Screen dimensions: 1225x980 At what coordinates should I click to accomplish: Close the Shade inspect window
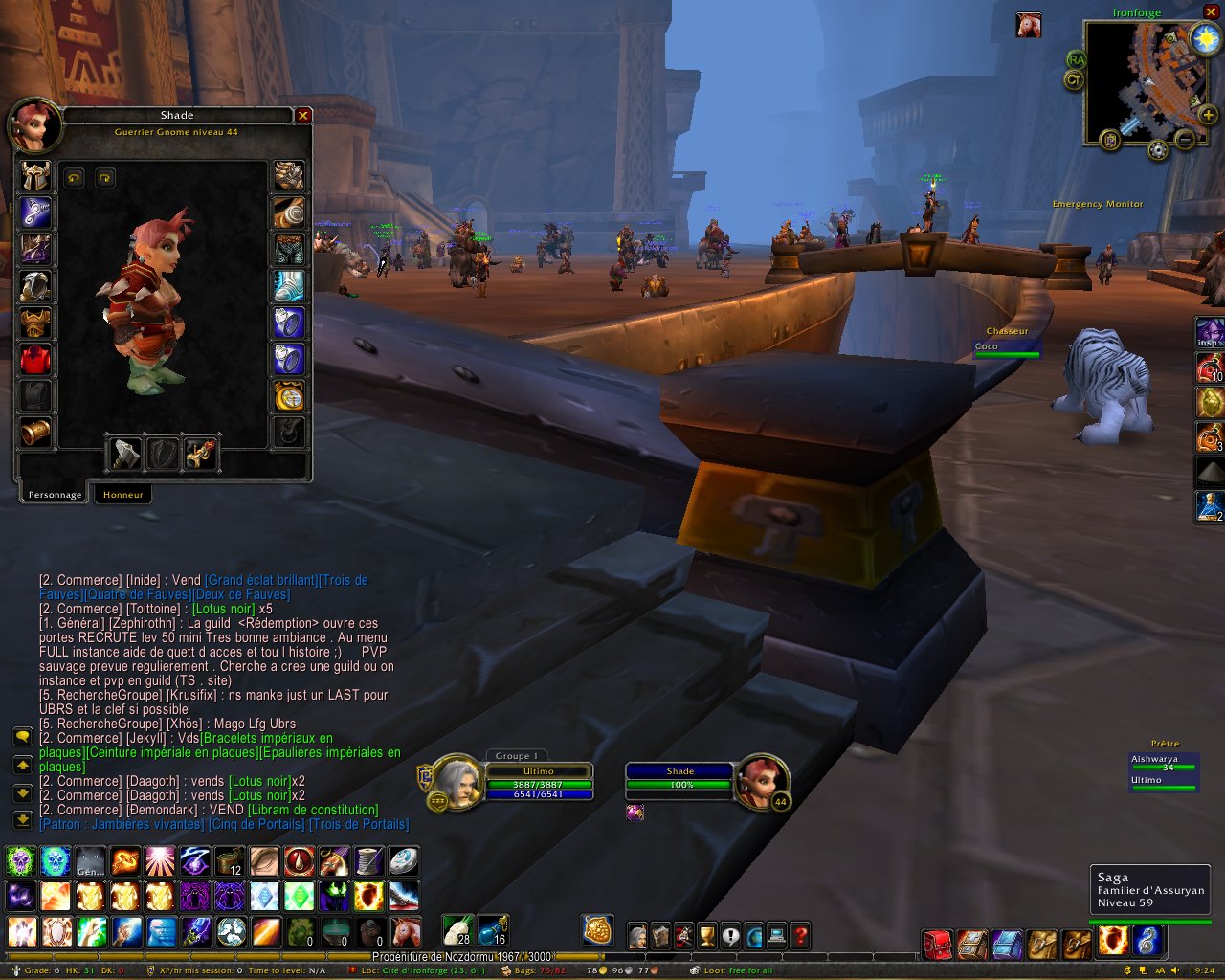pyautogui.click(x=303, y=116)
